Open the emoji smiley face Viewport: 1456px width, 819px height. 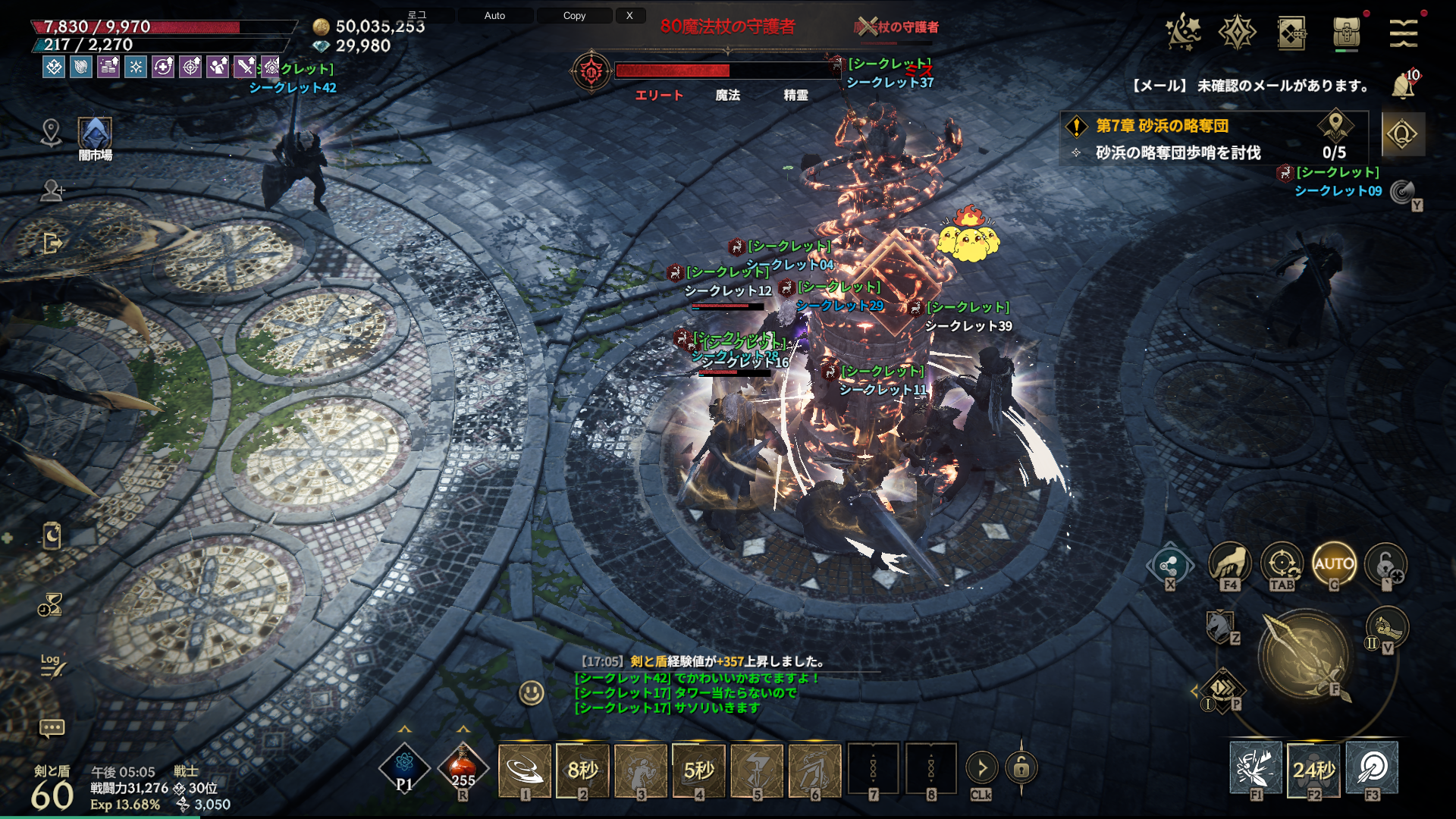[x=532, y=692]
